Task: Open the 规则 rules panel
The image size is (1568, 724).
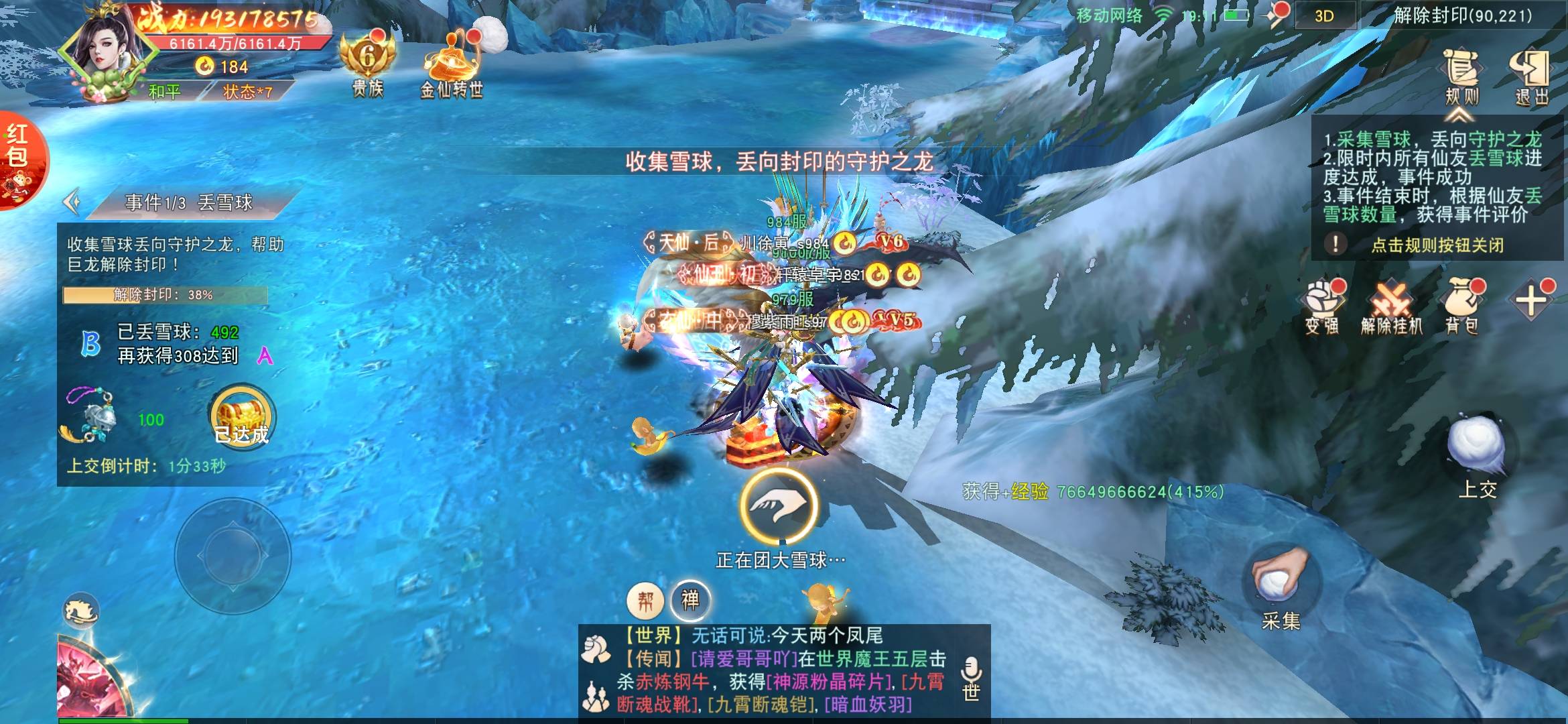Action: point(1461,77)
